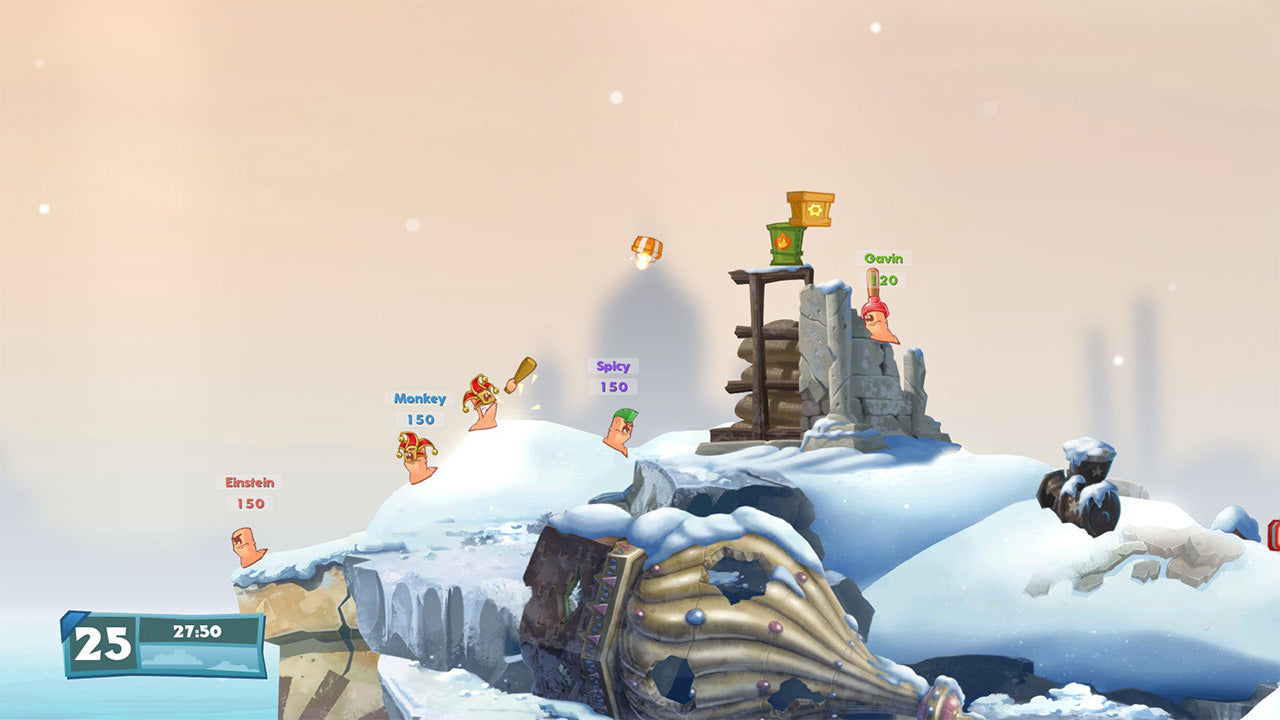Click Gavin's 120 health value
1280x720 pixels.
click(883, 278)
